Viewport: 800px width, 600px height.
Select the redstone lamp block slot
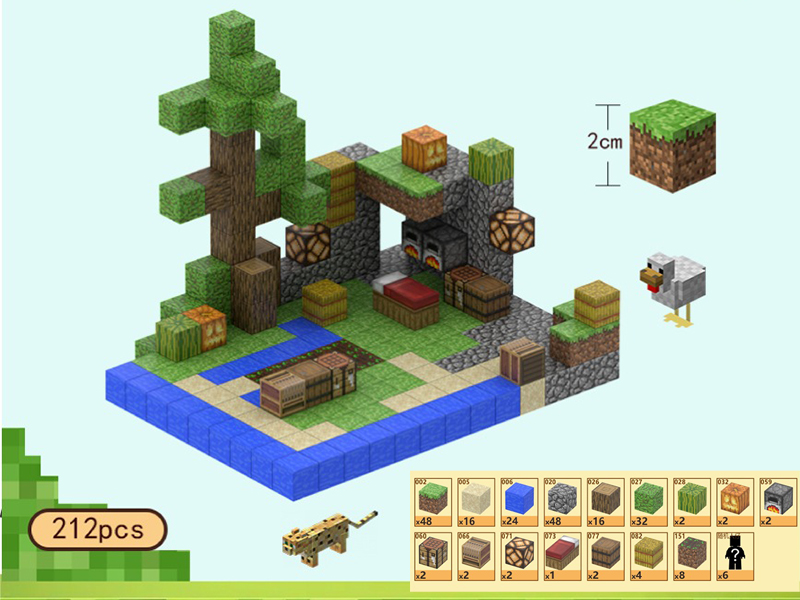click(x=520, y=555)
